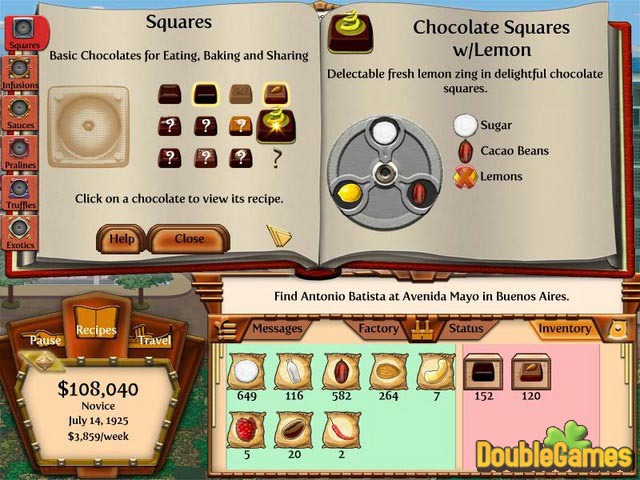
Task: Select the Inventory tab
Action: pyautogui.click(x=564, y=328)
